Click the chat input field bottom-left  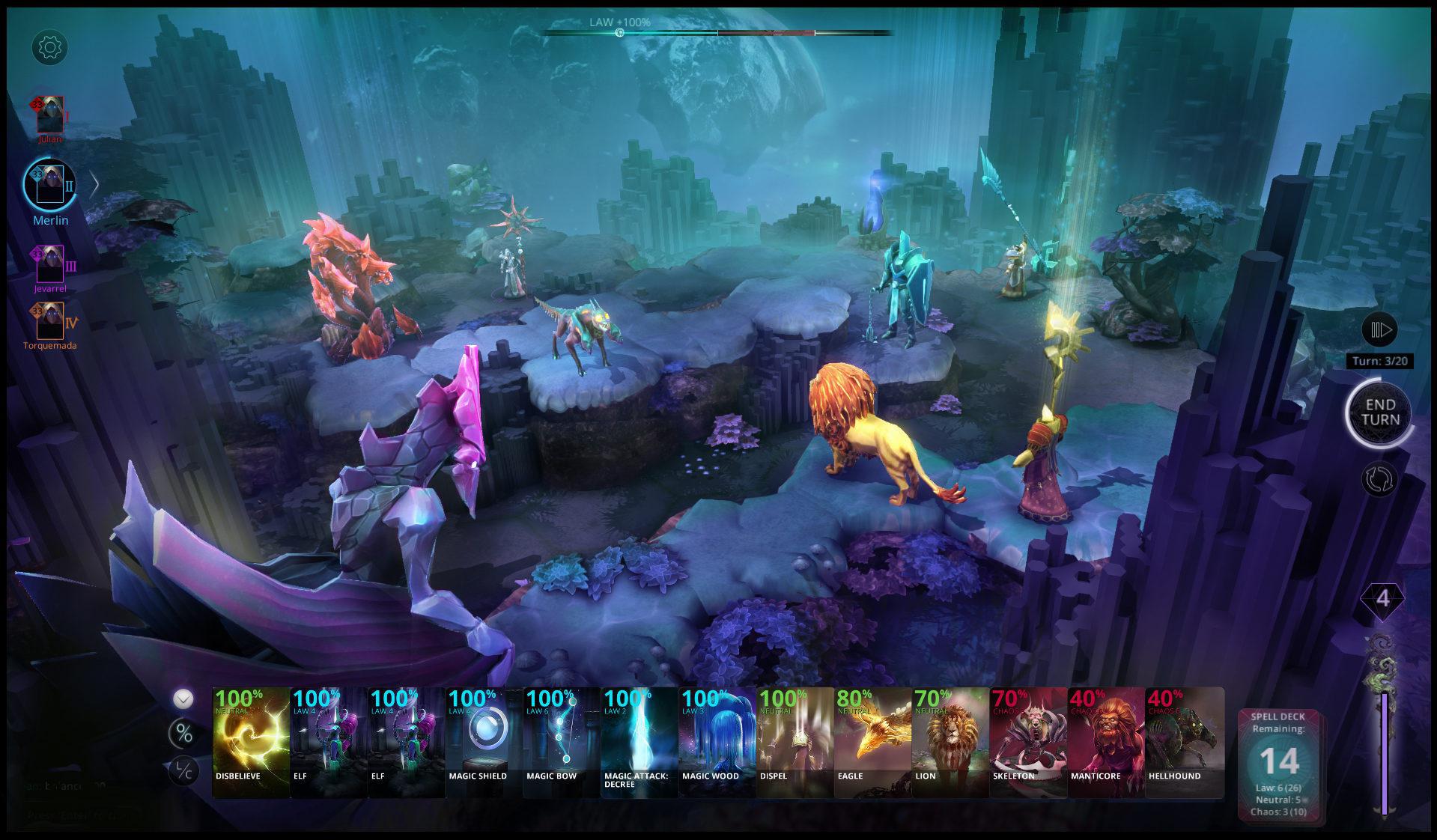point(67,816)
